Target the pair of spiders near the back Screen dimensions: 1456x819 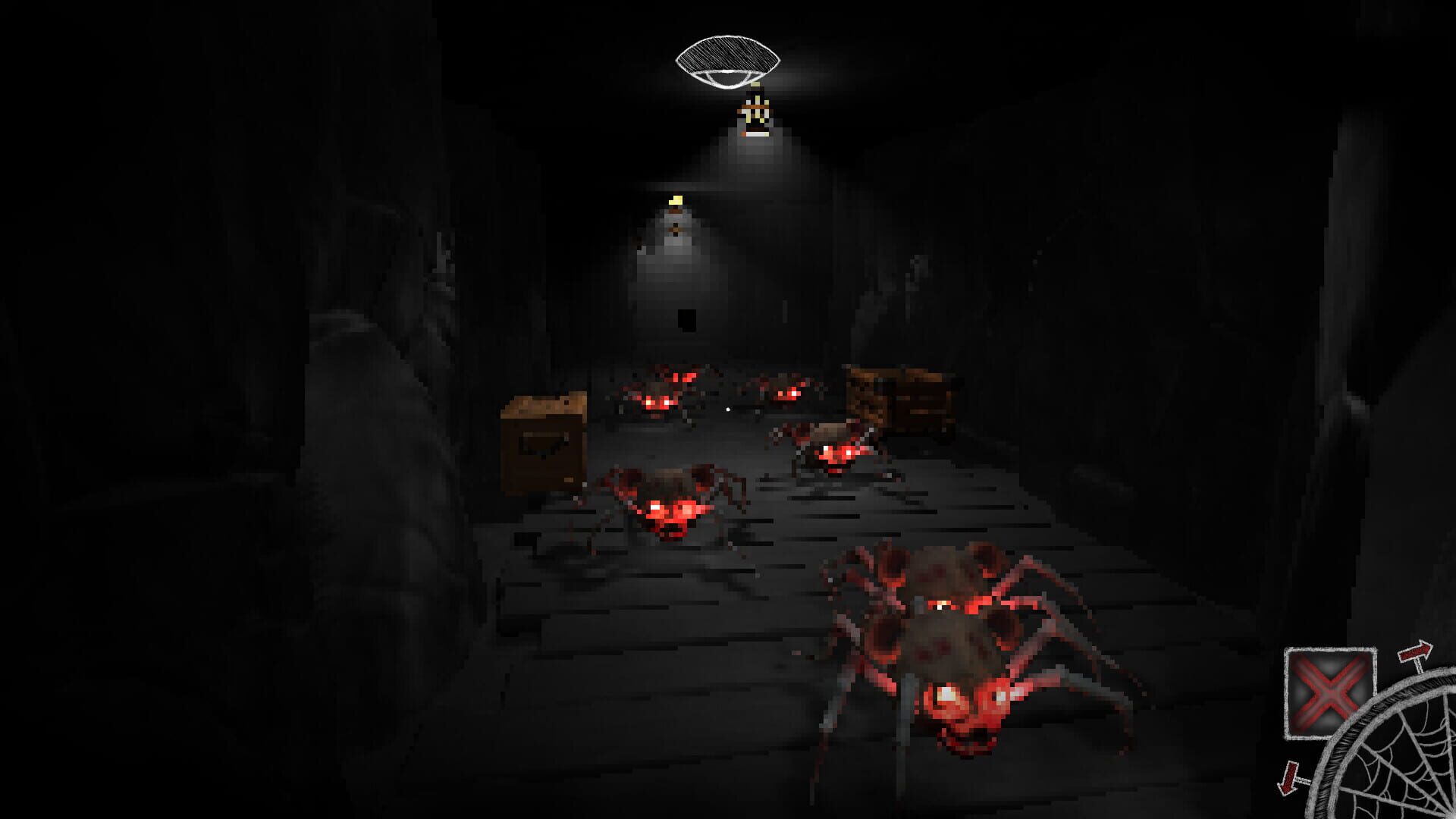pyautogui.click(x=720, y=391)
